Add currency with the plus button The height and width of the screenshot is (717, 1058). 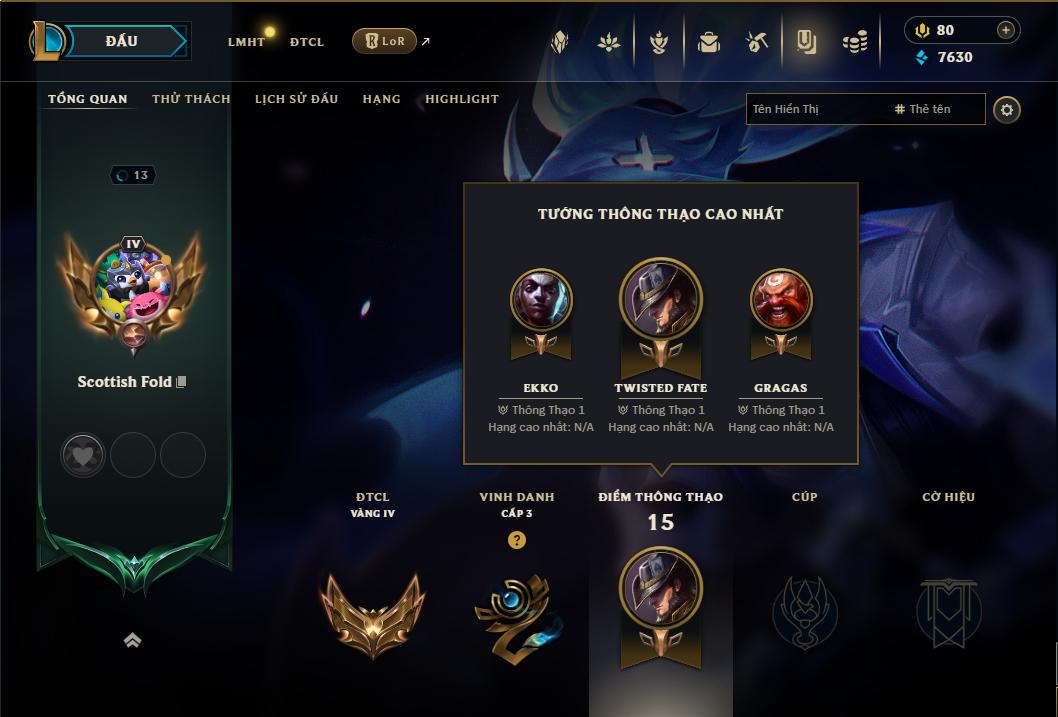tap(1005, 30)
